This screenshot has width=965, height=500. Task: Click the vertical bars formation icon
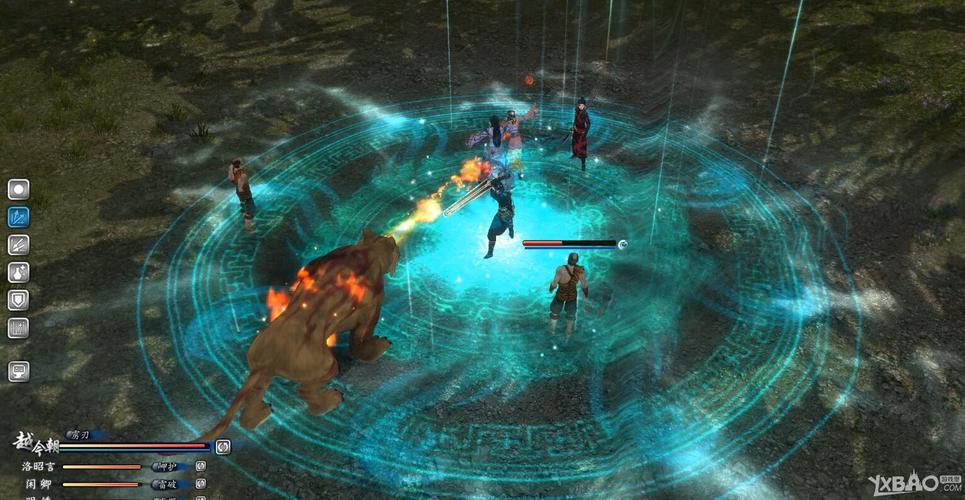coord(19,327)
